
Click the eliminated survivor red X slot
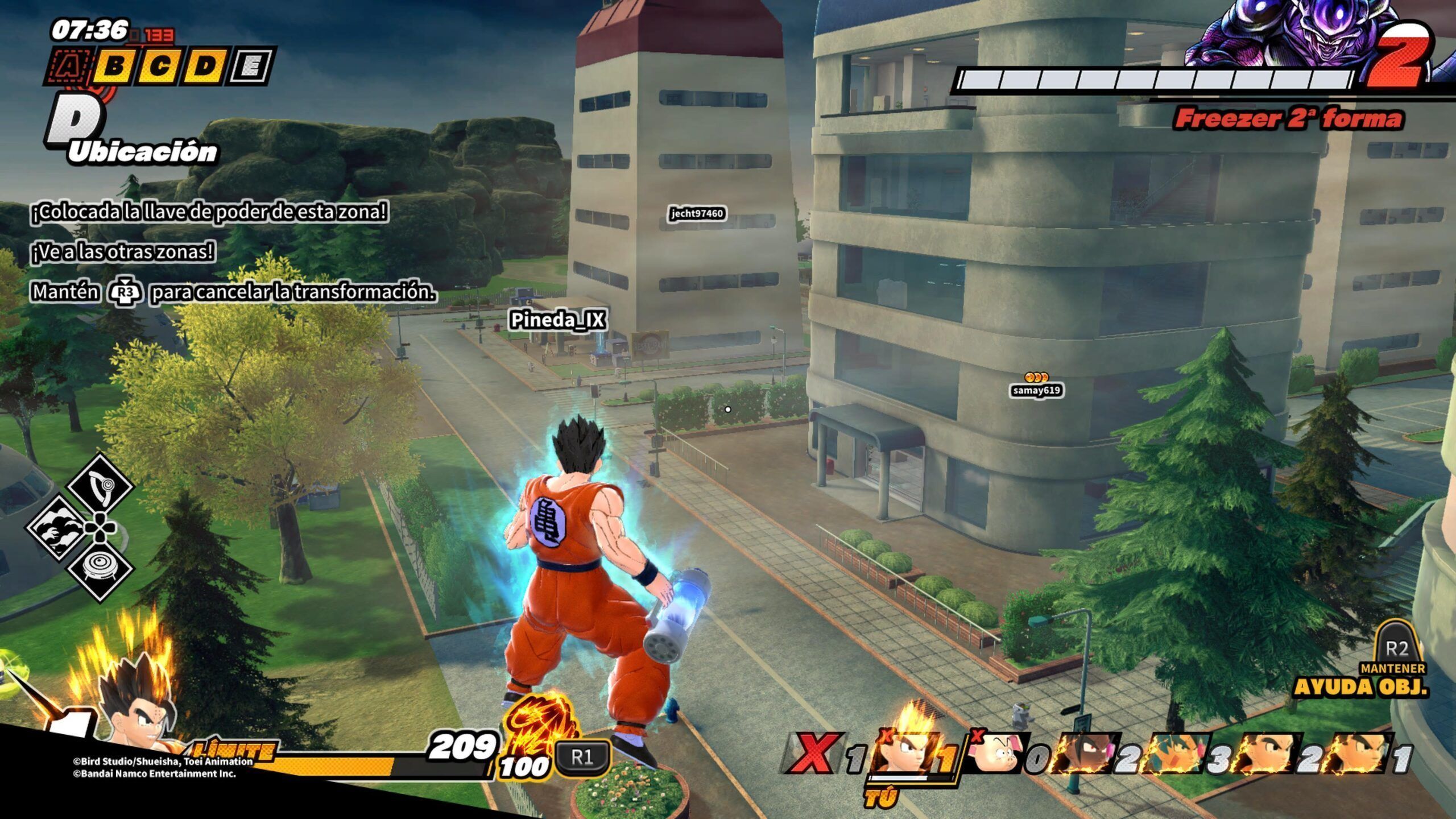[812, 754]
